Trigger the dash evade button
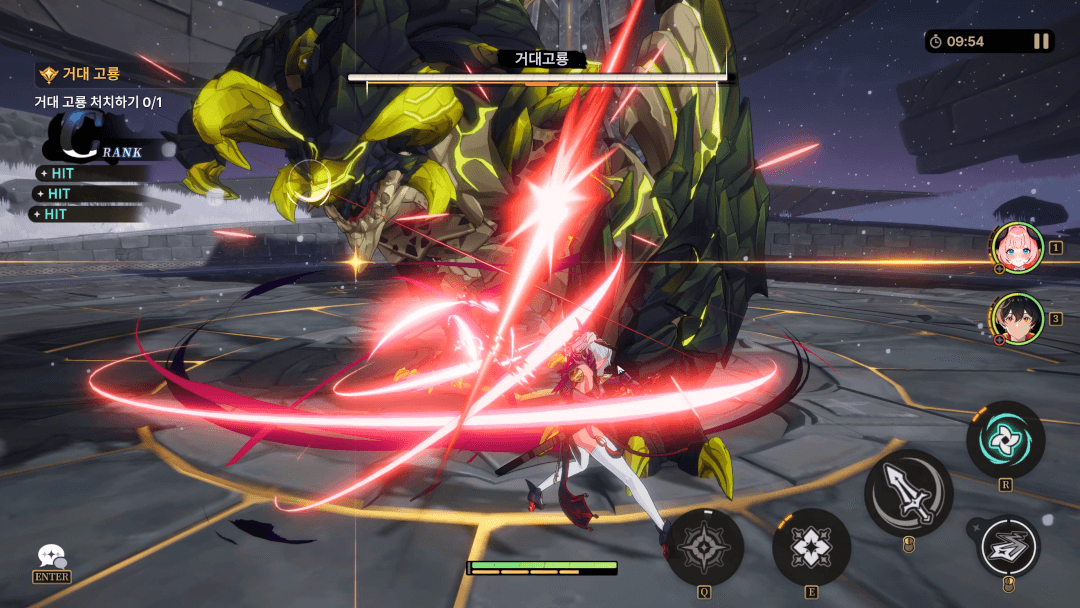 click(1008, 546)
